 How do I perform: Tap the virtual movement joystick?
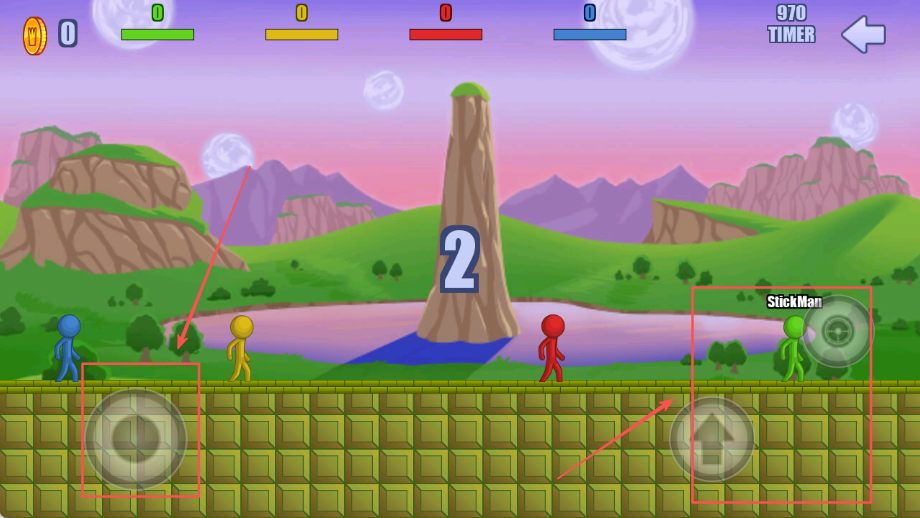(x=136, y=438)
